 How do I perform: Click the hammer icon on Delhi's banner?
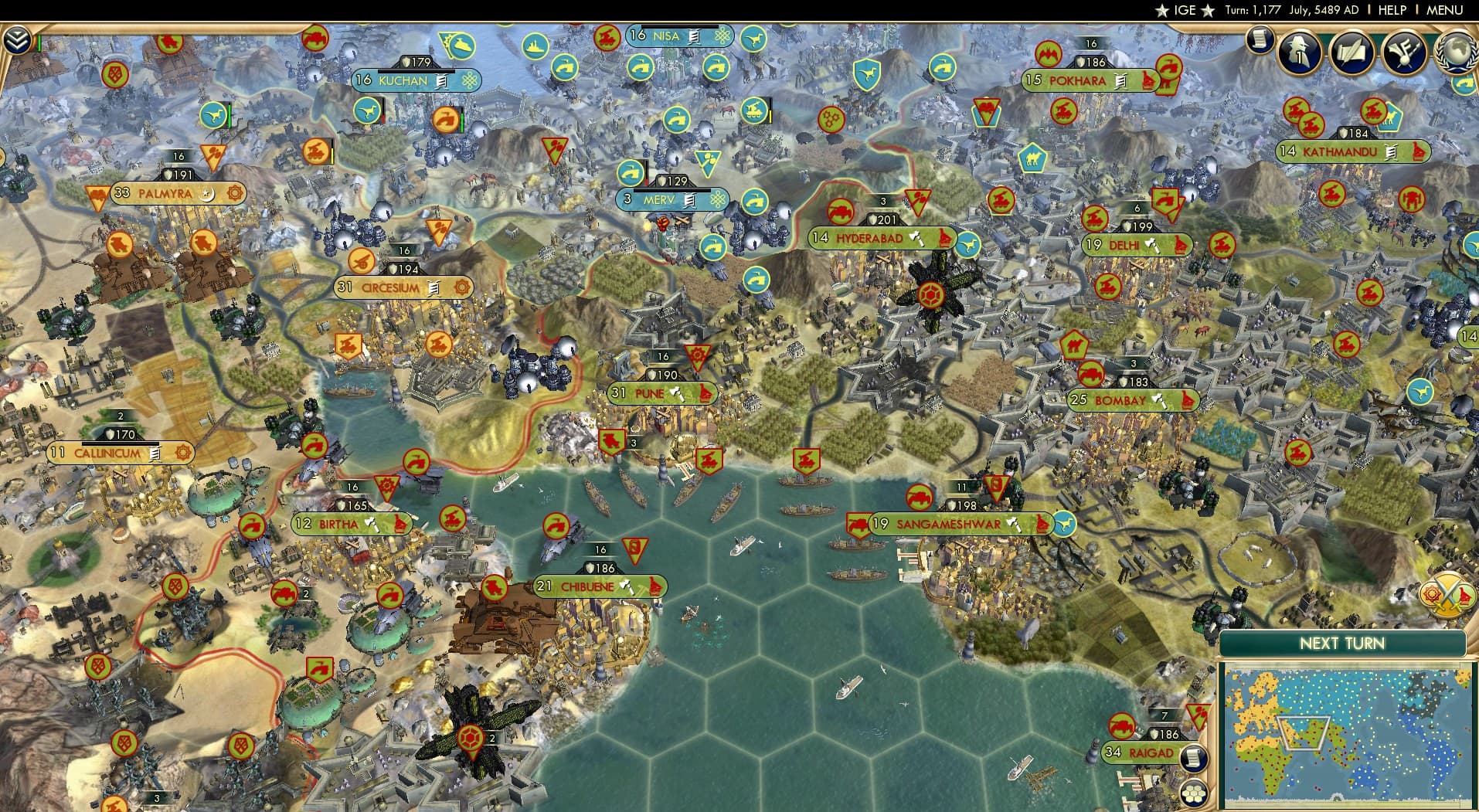1152,245
